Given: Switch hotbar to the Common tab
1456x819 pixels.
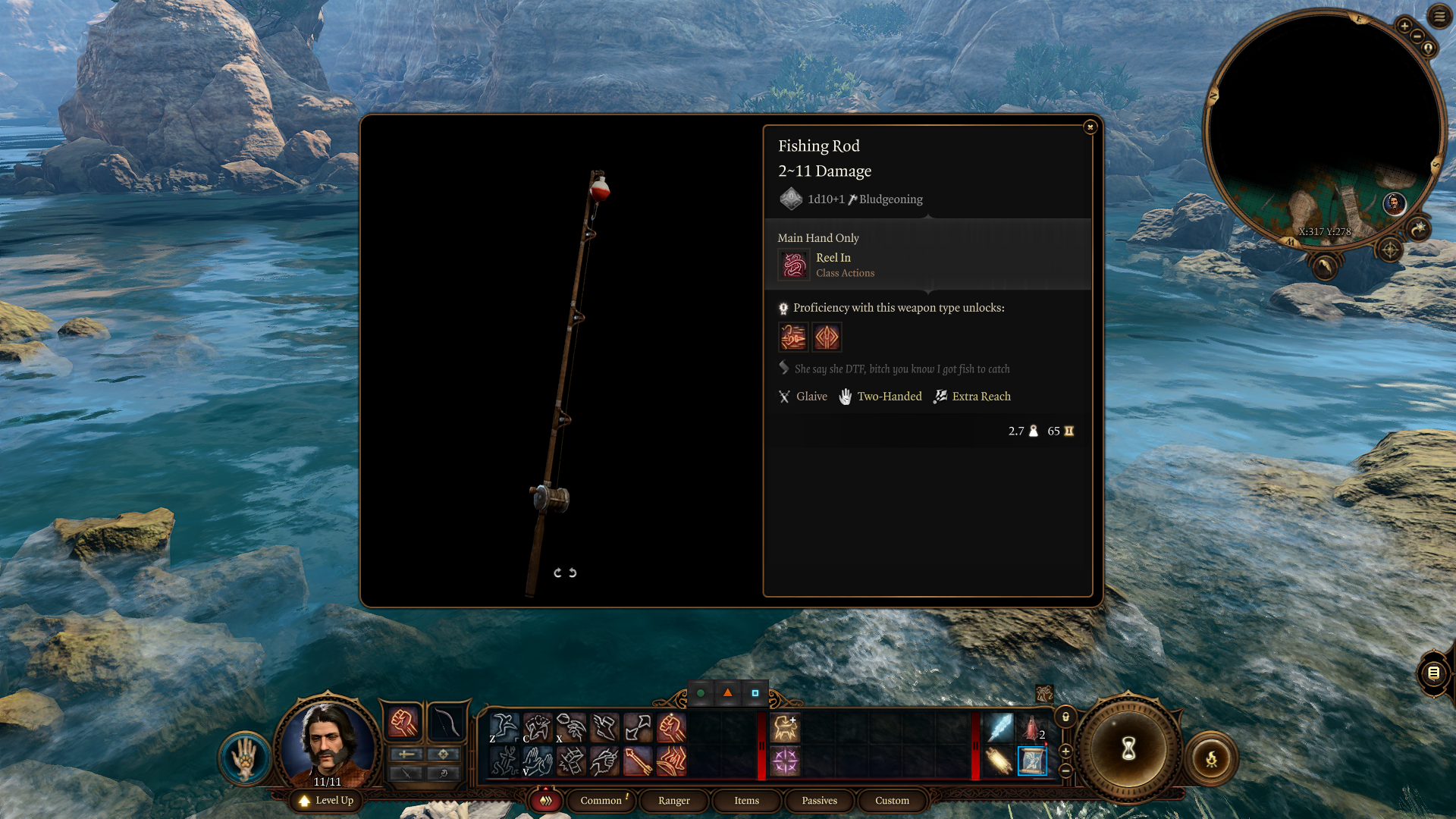Looking at the screenshot, I should click(601, 800).
